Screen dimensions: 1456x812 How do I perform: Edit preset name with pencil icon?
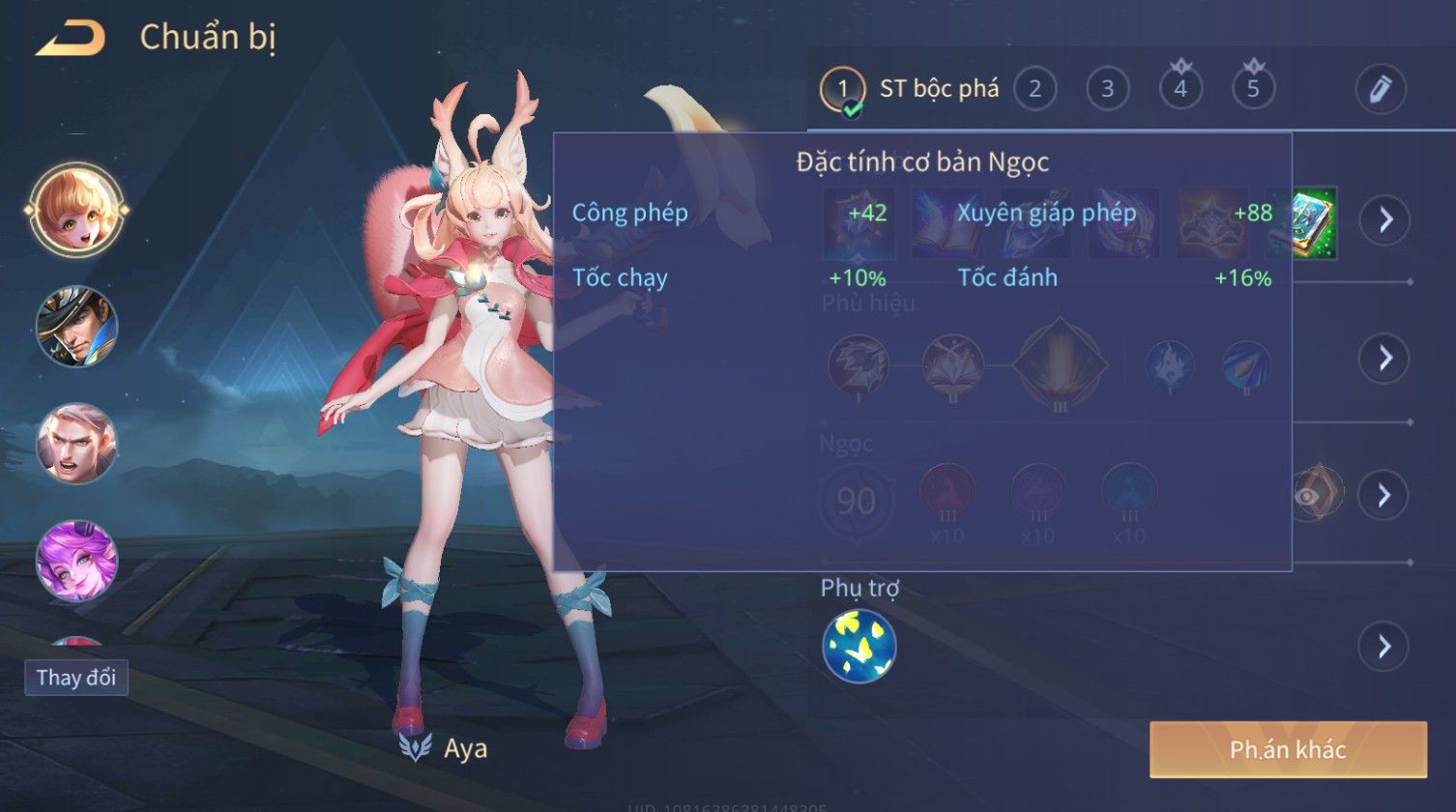coord(1380,90)
